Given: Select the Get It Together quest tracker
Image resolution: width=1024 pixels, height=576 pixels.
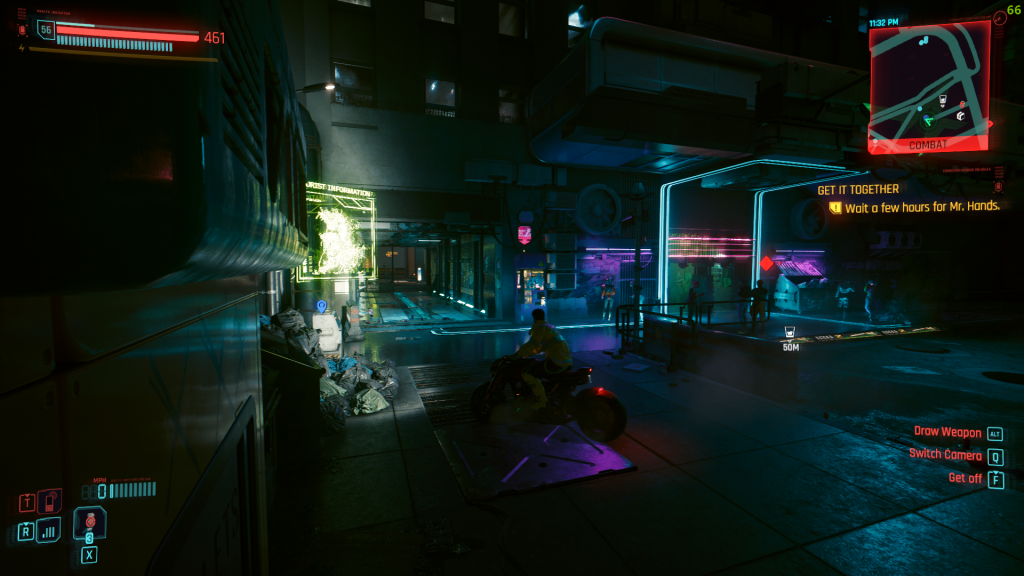Looking at the screenshot, I should click(858, 189).
